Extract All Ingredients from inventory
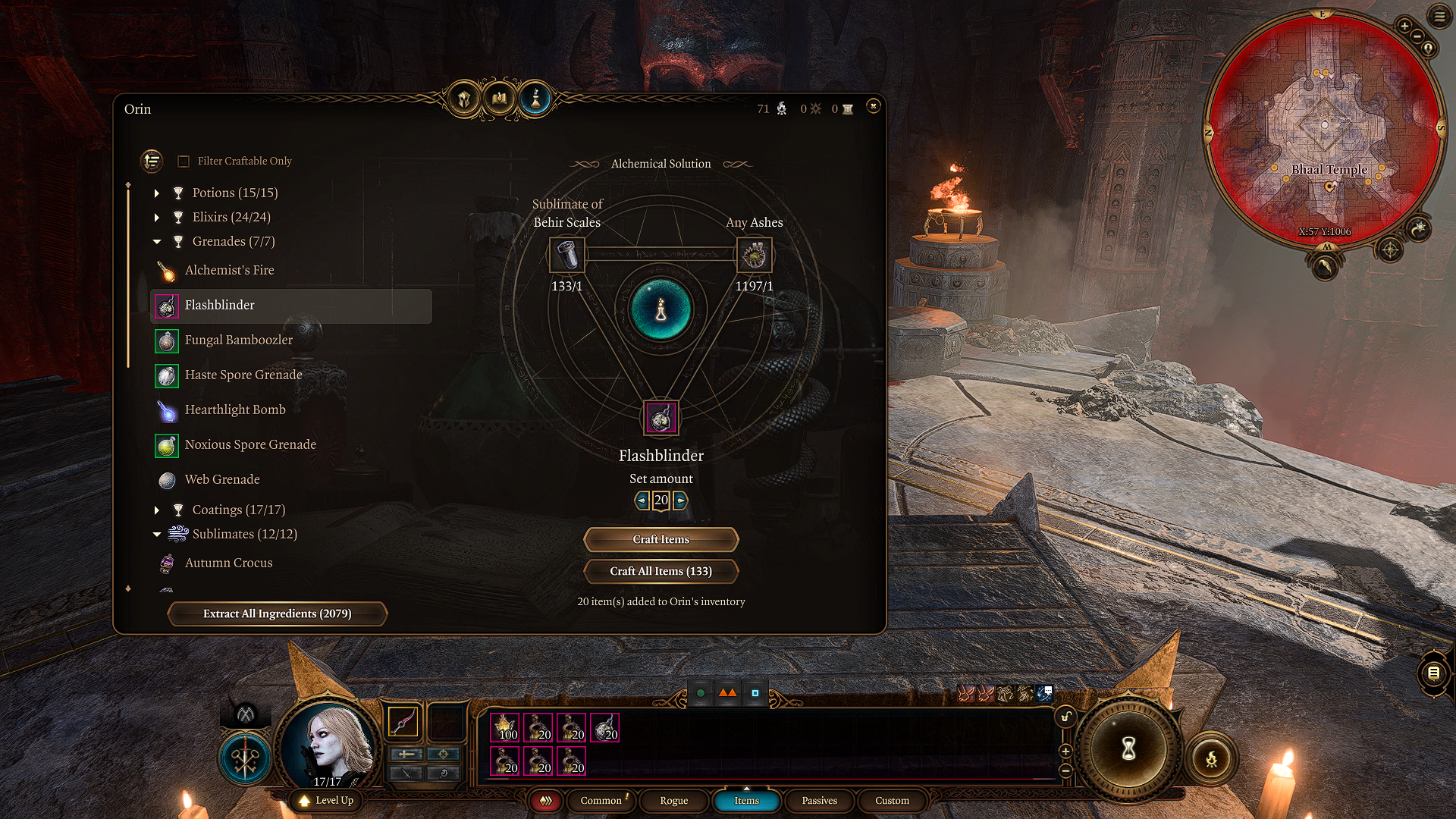The image size is (1456, 819). 277,613
